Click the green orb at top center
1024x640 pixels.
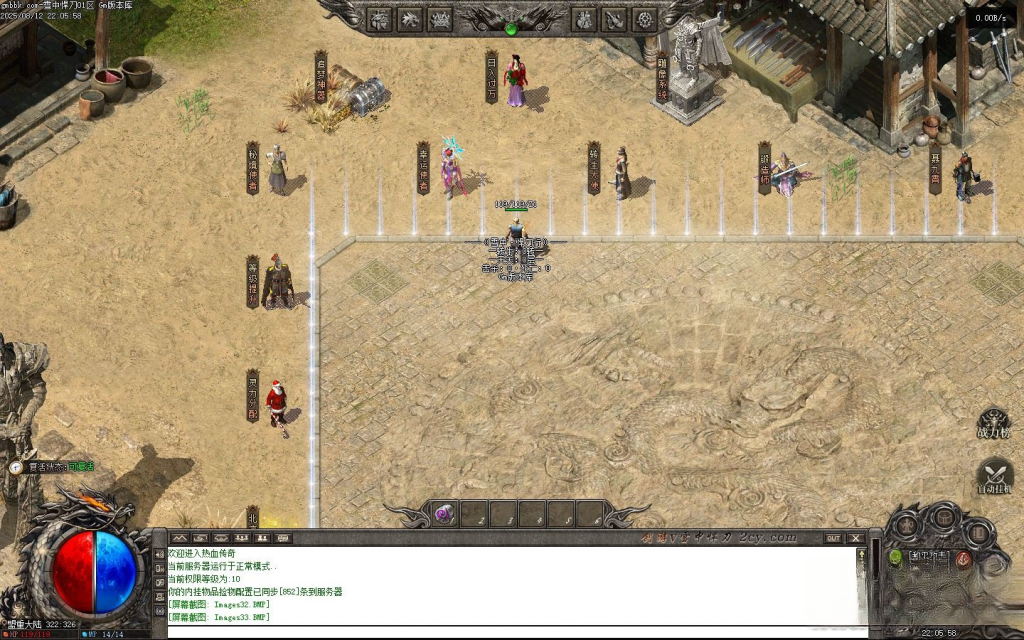click(512, 29)
